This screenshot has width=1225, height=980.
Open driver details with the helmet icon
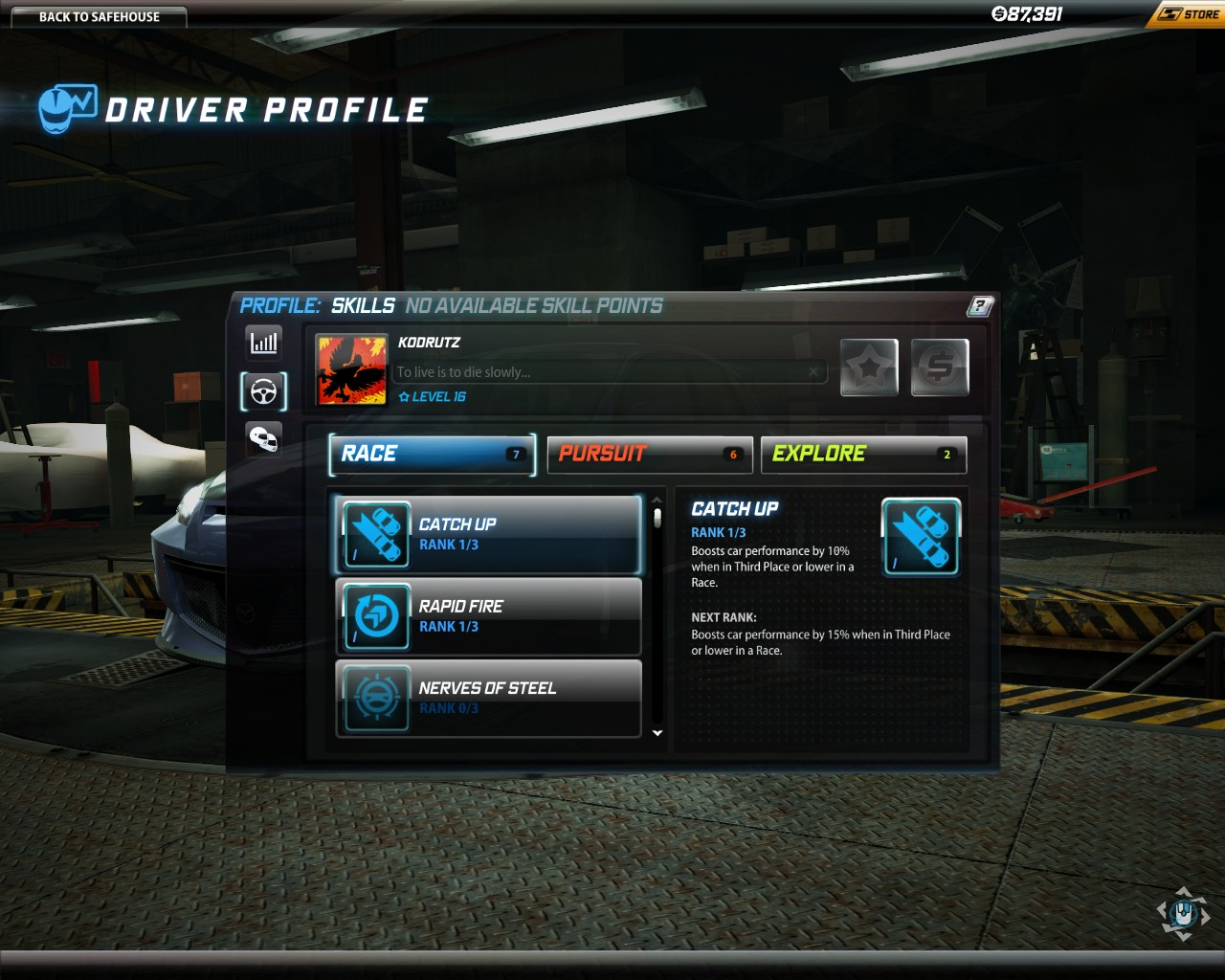(263, 439)
